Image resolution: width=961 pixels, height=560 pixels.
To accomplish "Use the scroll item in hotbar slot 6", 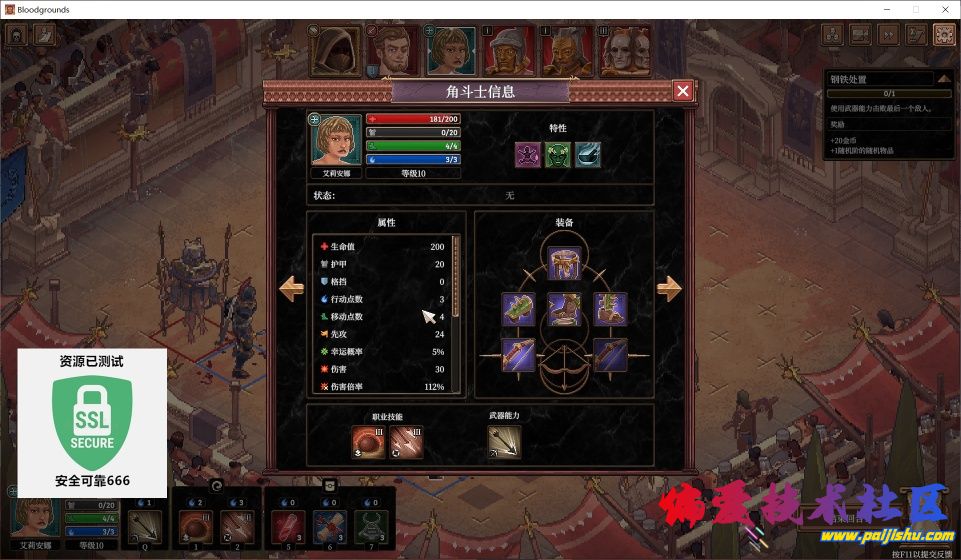I will [329, 525].
